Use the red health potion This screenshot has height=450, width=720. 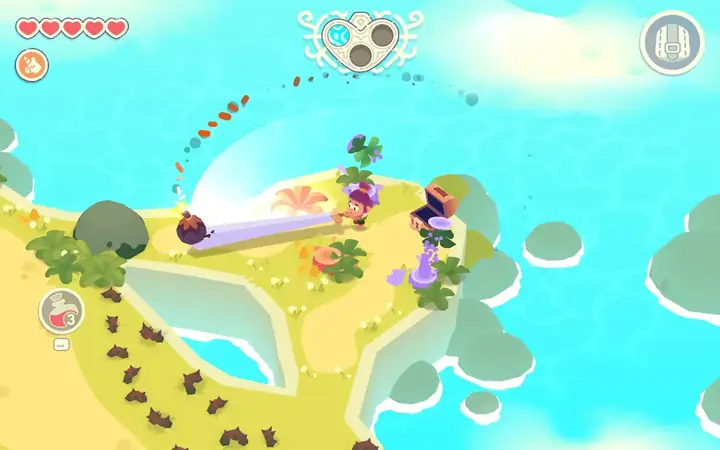[60, 311]
